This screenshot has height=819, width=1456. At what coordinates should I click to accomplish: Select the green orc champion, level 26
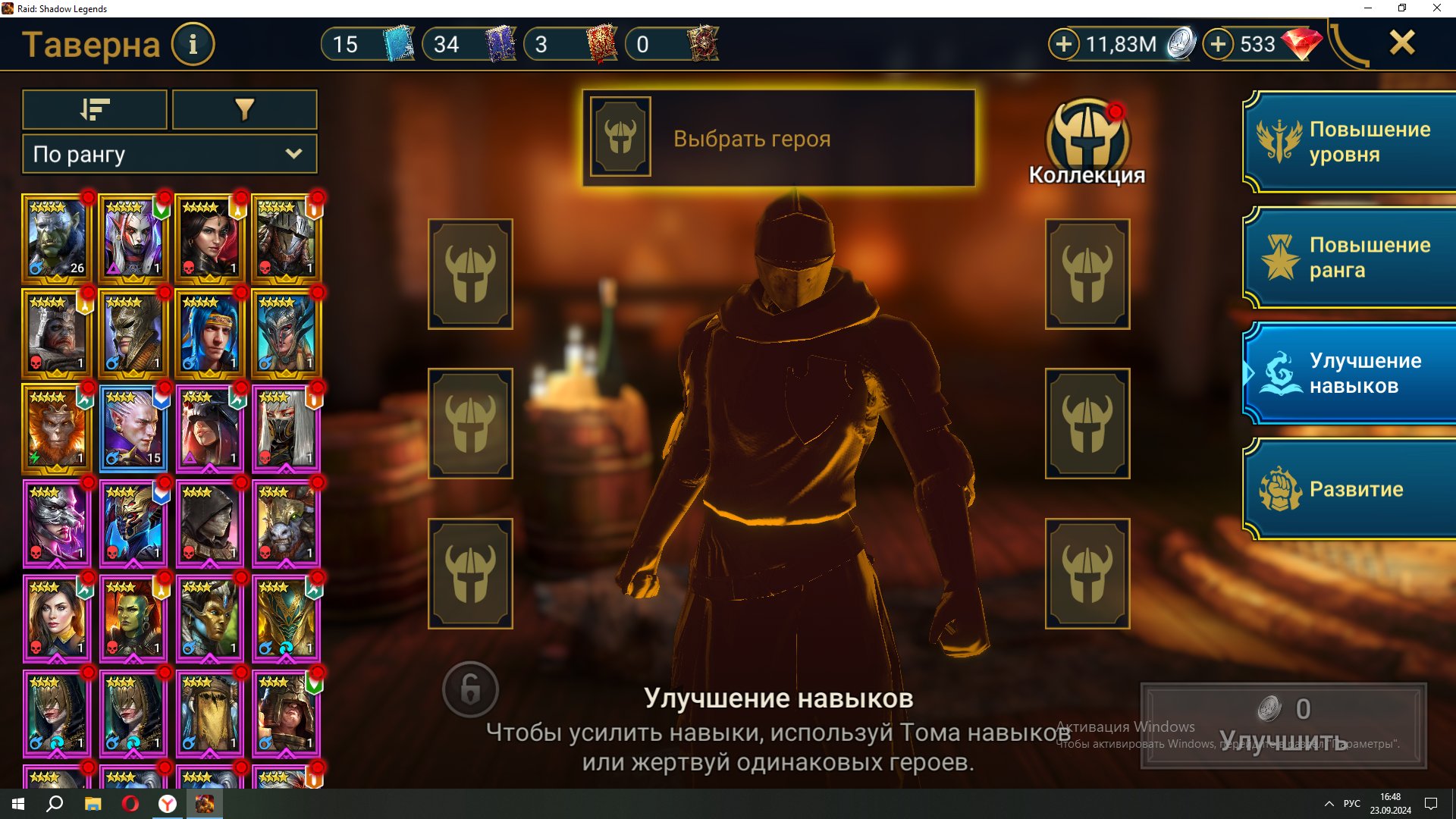point(57,238)
